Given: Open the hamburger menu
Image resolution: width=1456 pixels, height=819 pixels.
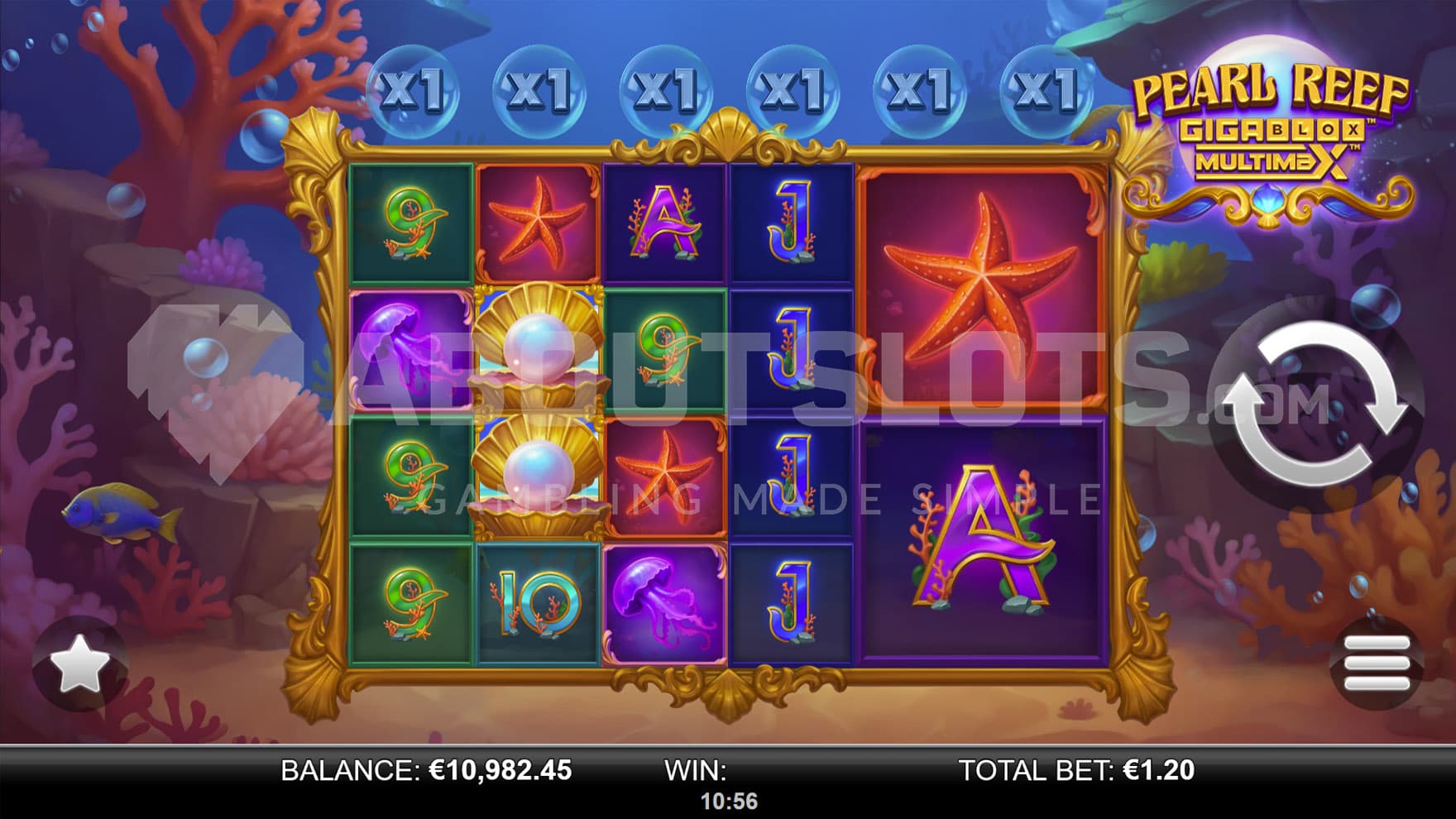Looking at the screenshot, I should (1377, 663).
